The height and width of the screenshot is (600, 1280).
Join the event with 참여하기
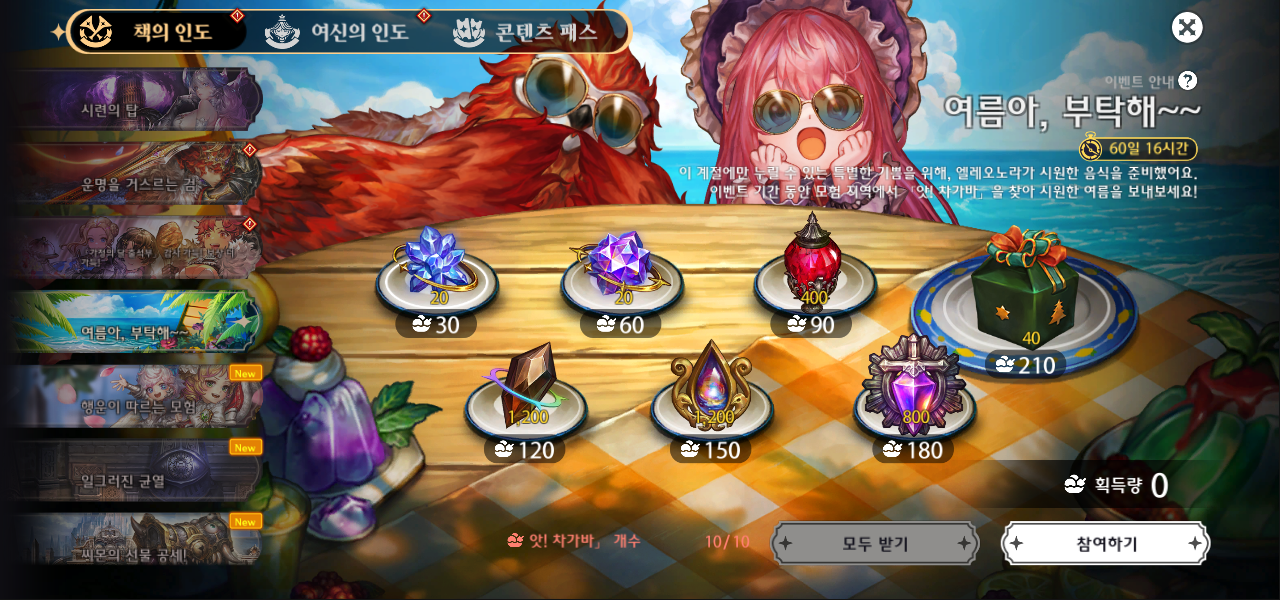1106,544
